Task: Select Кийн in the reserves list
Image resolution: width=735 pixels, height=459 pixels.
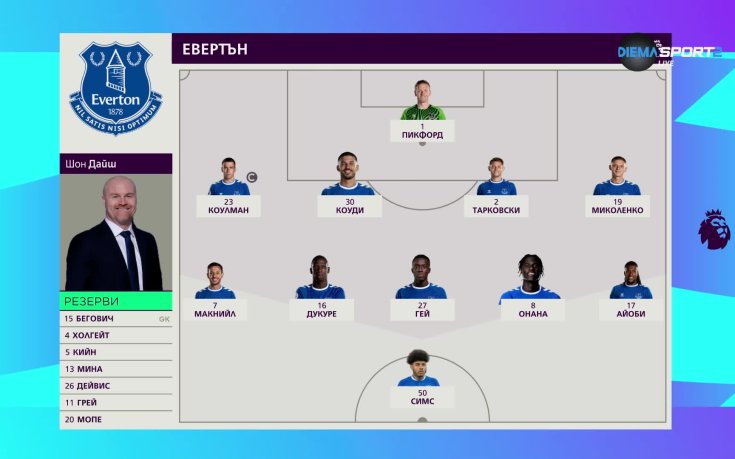Action: click(x=115, y=352)
